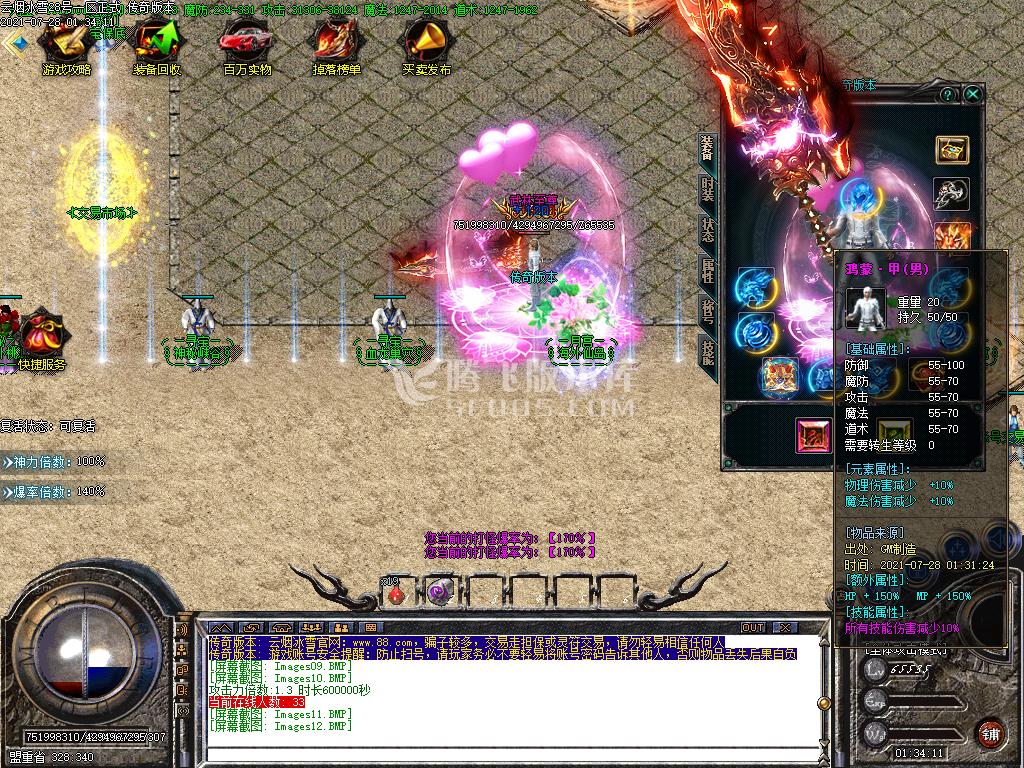Select the red potion hotbar slot
The height and width of the screenshot is (768, 1024).
click(397, 592)
